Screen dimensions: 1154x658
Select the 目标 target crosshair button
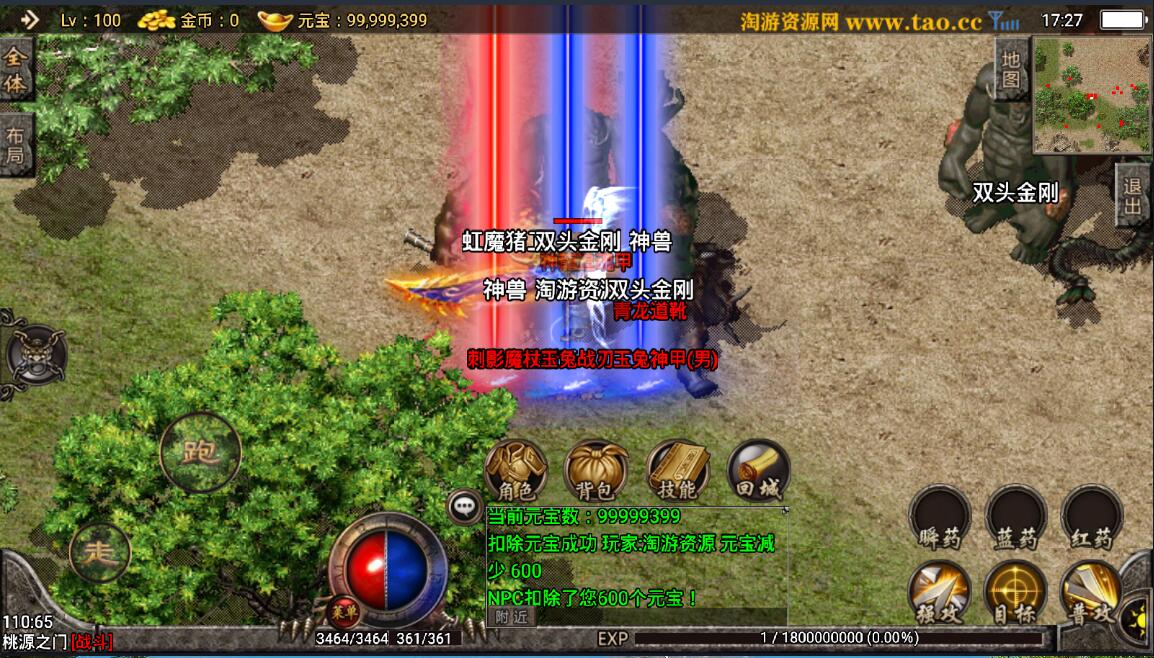pos(1015,592)
